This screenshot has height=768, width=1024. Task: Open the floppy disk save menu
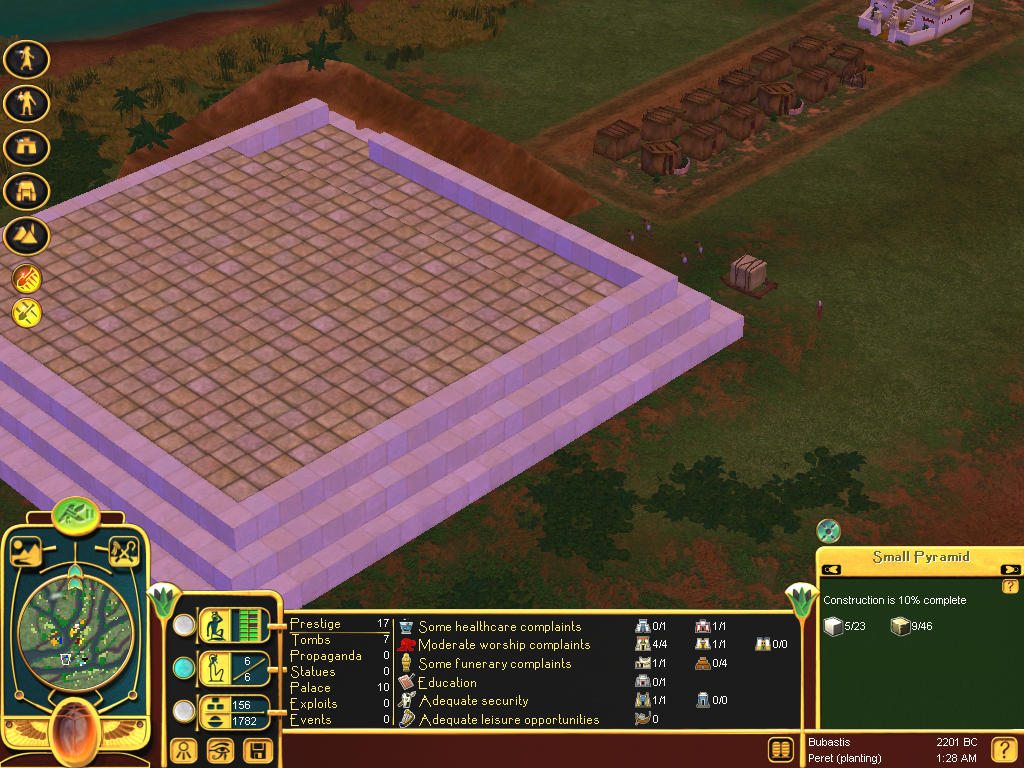(x=258, y=750)
